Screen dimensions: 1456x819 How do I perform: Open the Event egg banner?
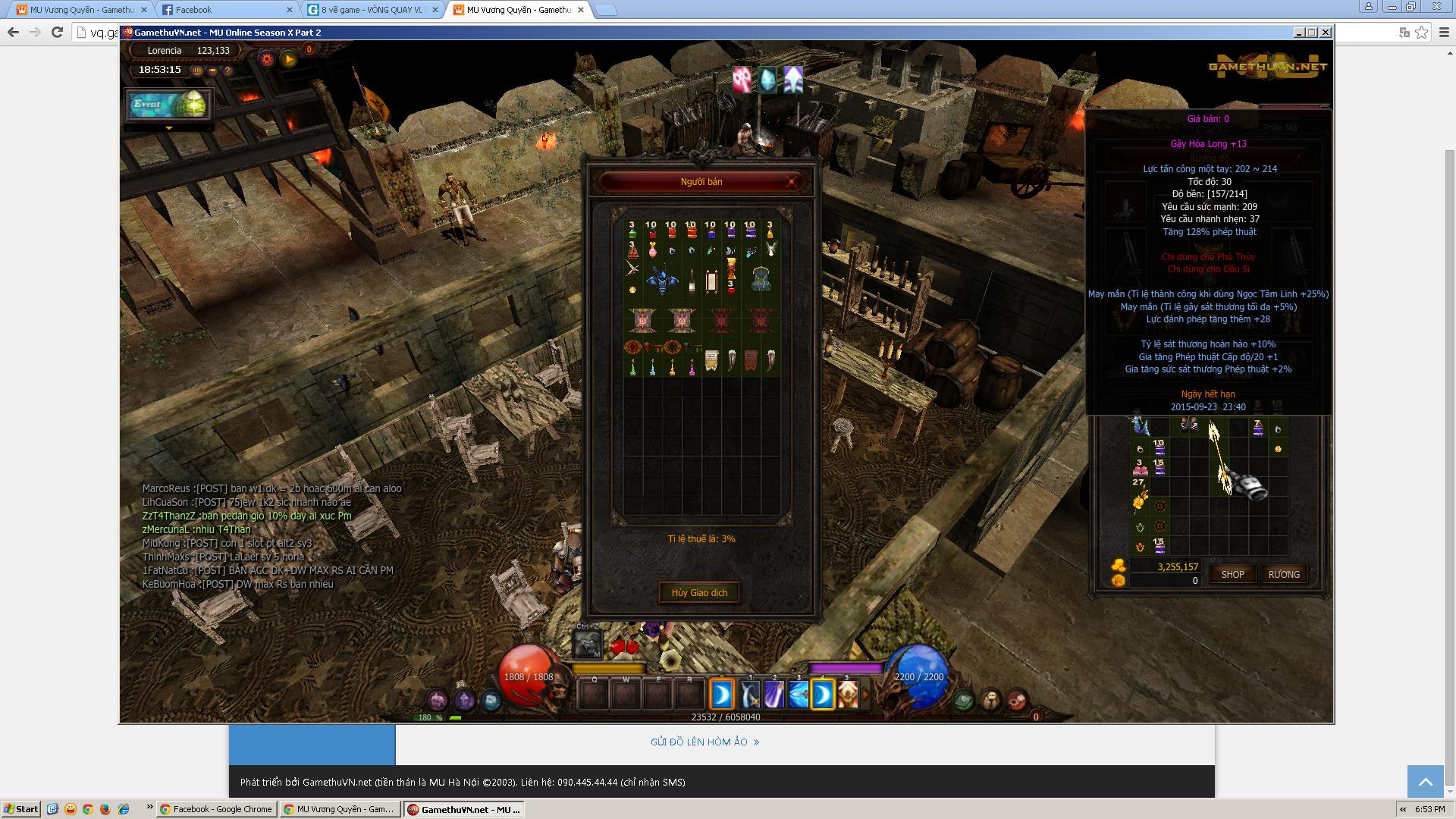click(x=169, y=105)
